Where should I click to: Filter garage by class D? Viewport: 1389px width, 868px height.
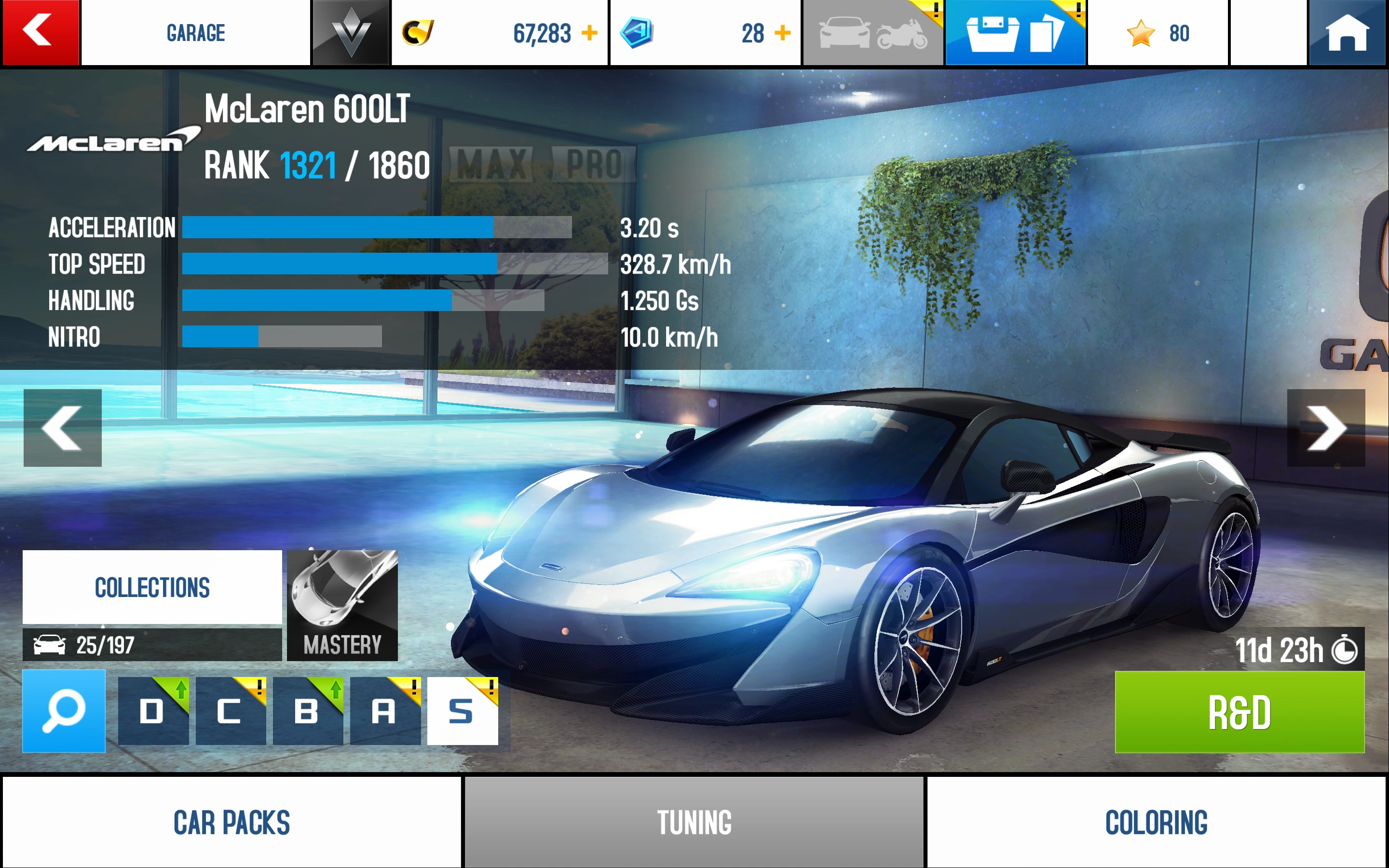pyautogui.click(x=153, y=711)
